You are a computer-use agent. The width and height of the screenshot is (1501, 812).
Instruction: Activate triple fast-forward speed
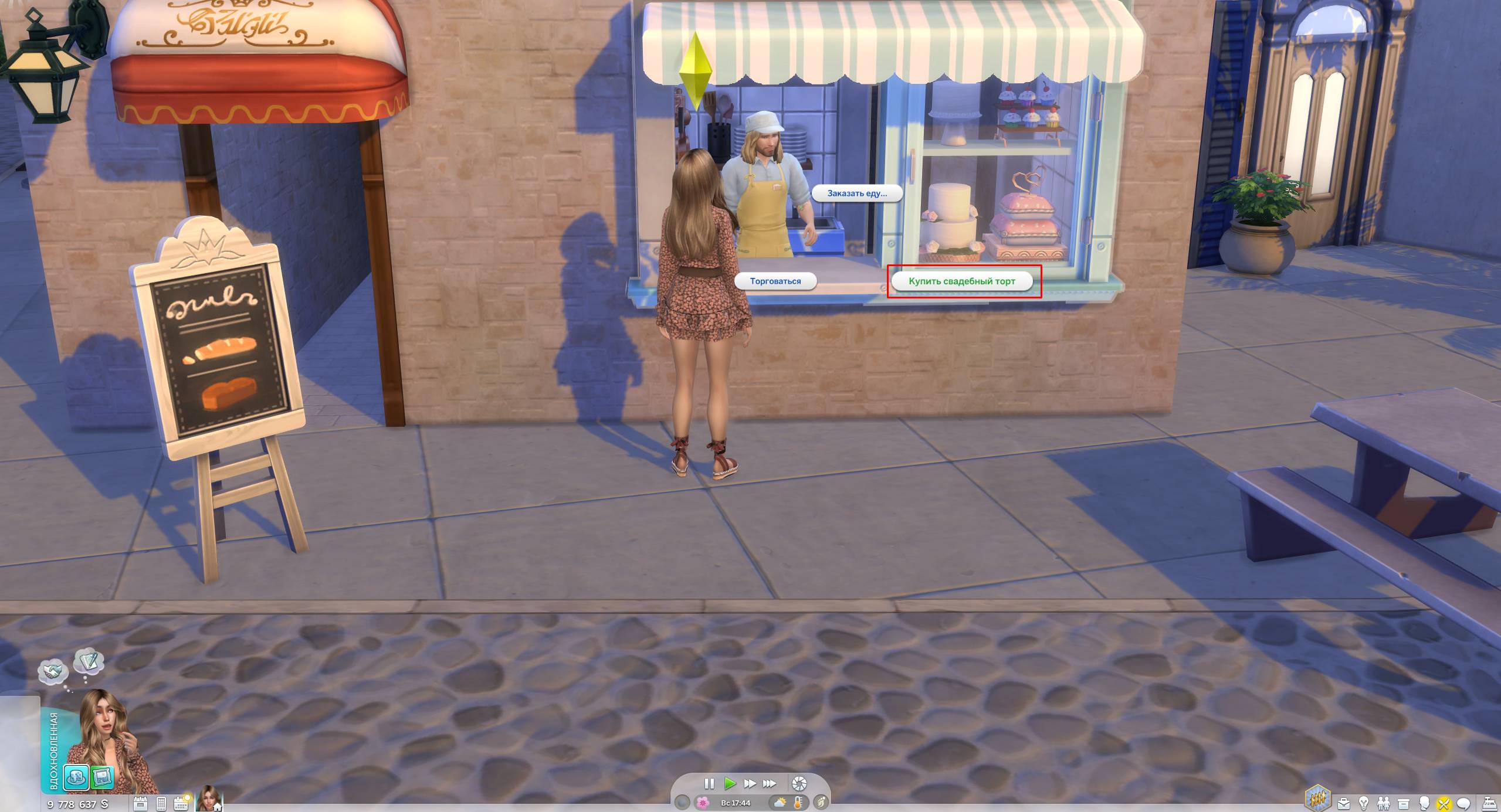(770, 783)
